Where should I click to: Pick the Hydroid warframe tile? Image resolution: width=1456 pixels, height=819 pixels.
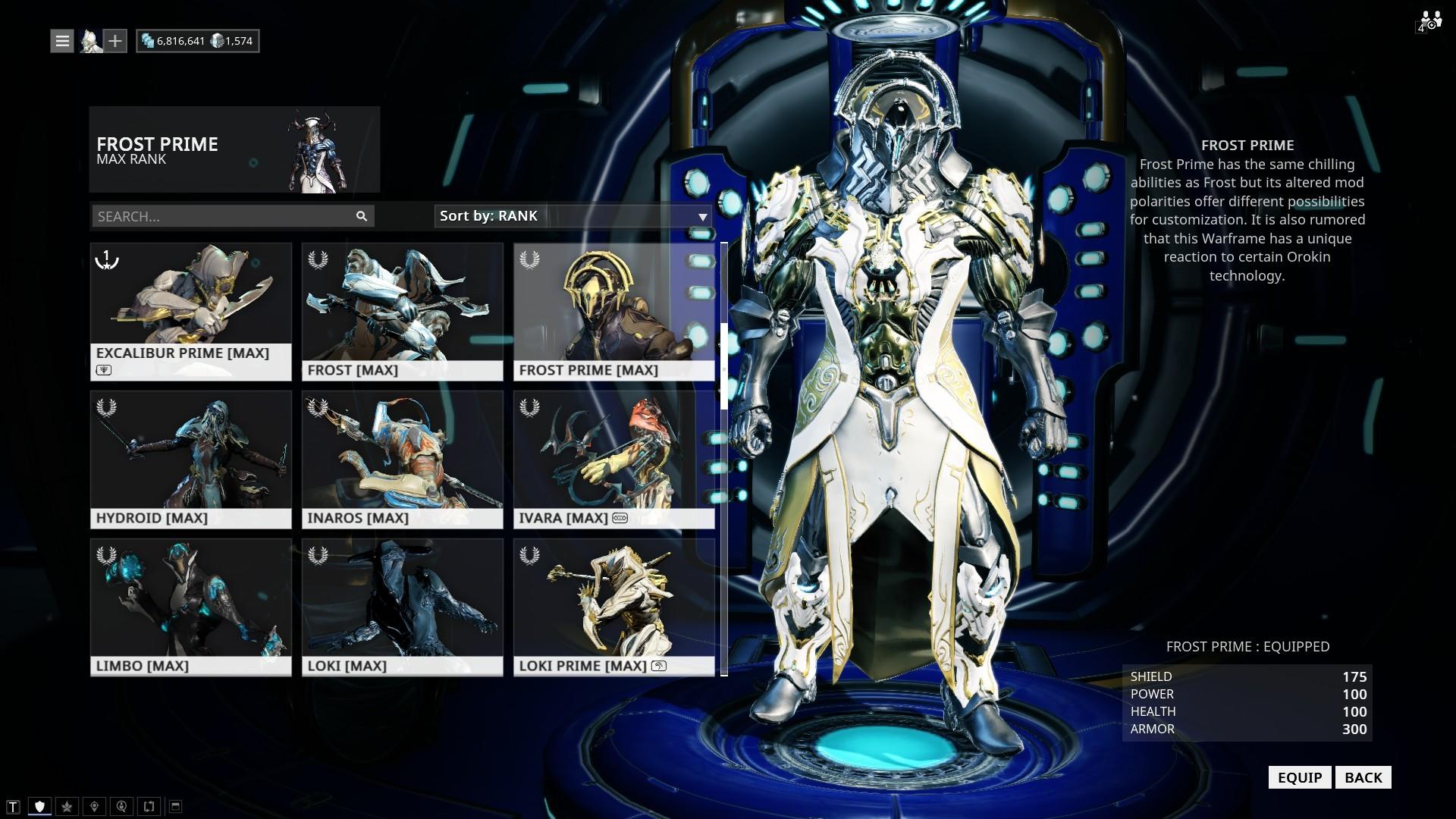(190, 459)
